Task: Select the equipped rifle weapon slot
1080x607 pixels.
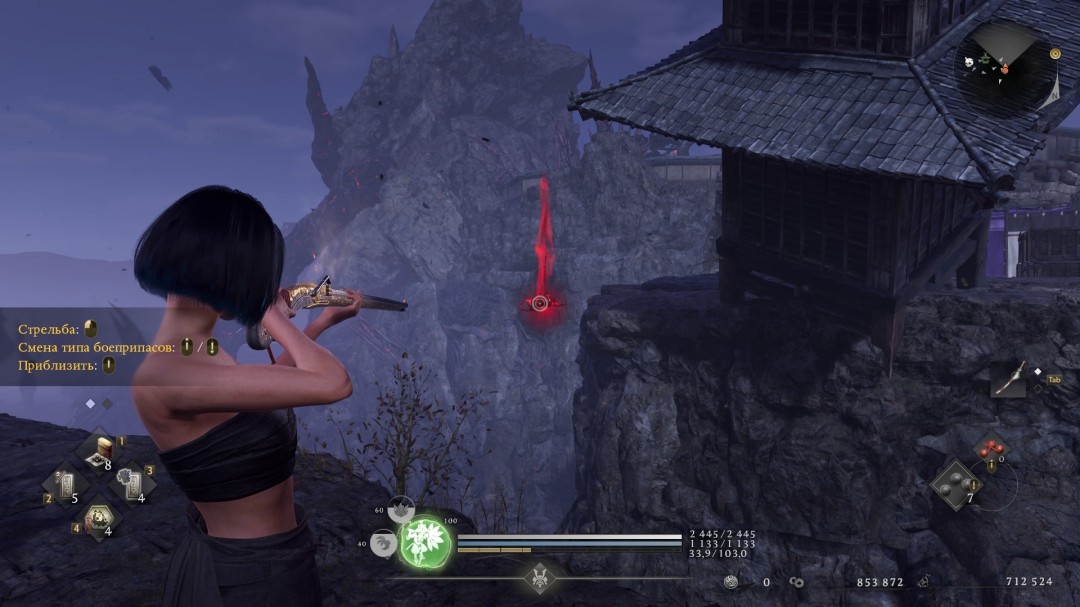Action: point(1008,379)
